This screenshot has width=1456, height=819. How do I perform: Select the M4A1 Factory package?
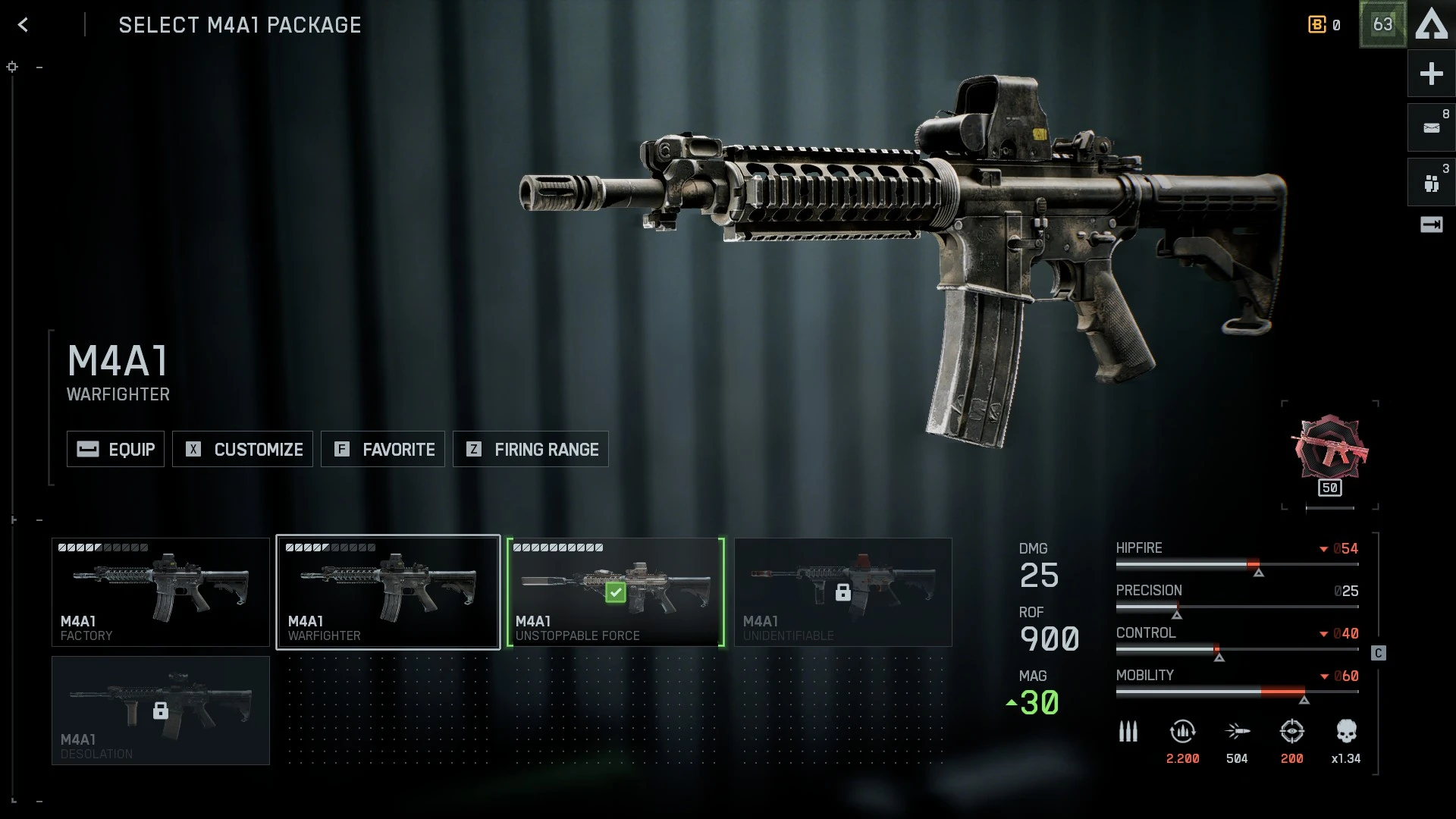click(x=161, y=592)
